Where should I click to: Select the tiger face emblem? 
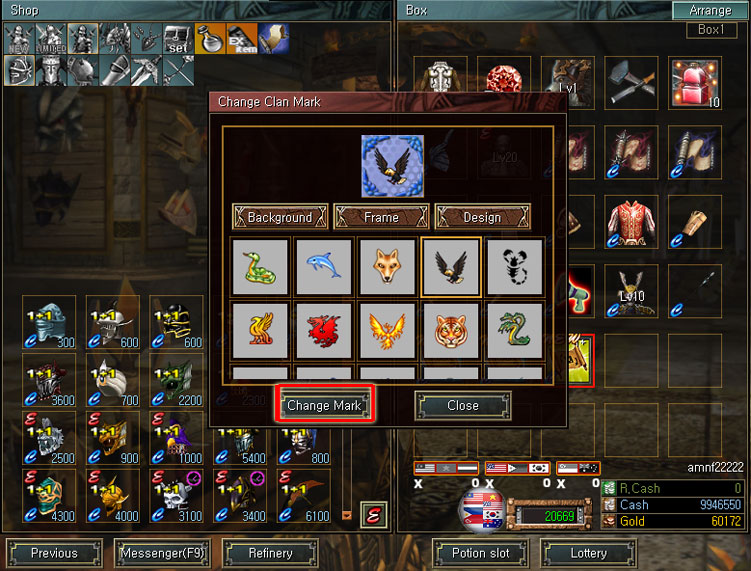[x=451, y=330]
